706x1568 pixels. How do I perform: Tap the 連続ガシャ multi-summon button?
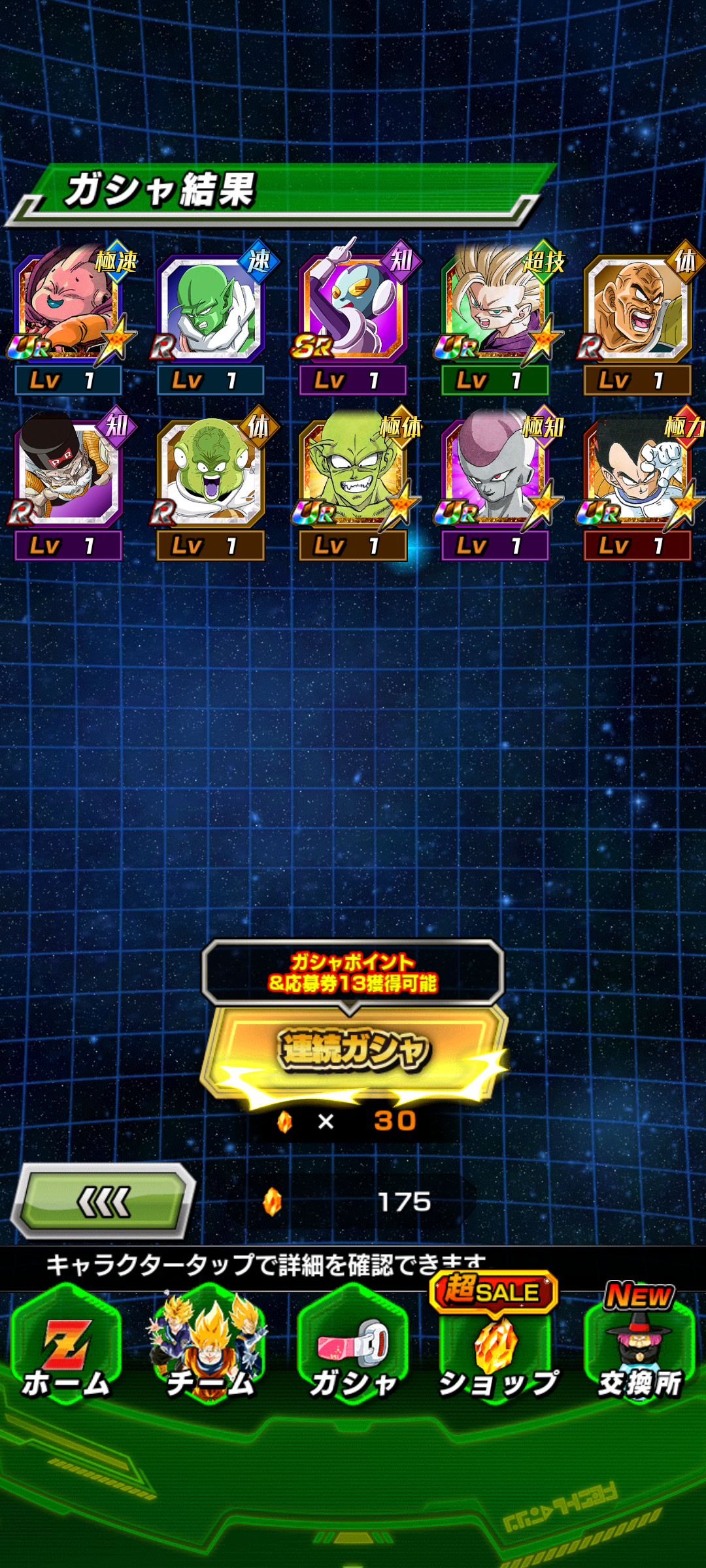tap(353, 1050)
